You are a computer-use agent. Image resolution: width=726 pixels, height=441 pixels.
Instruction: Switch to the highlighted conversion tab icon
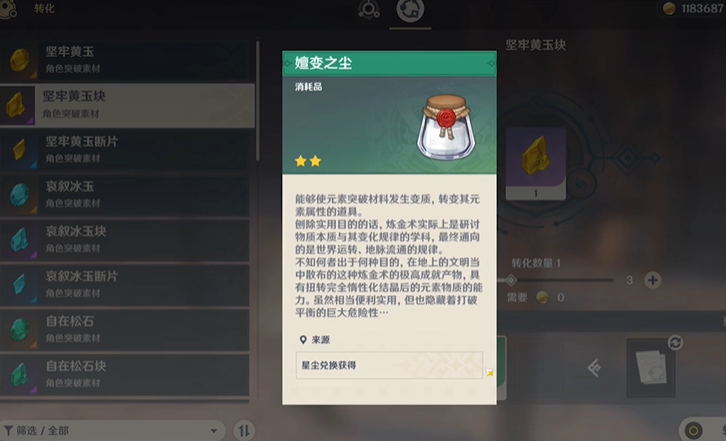click(408, 12)
